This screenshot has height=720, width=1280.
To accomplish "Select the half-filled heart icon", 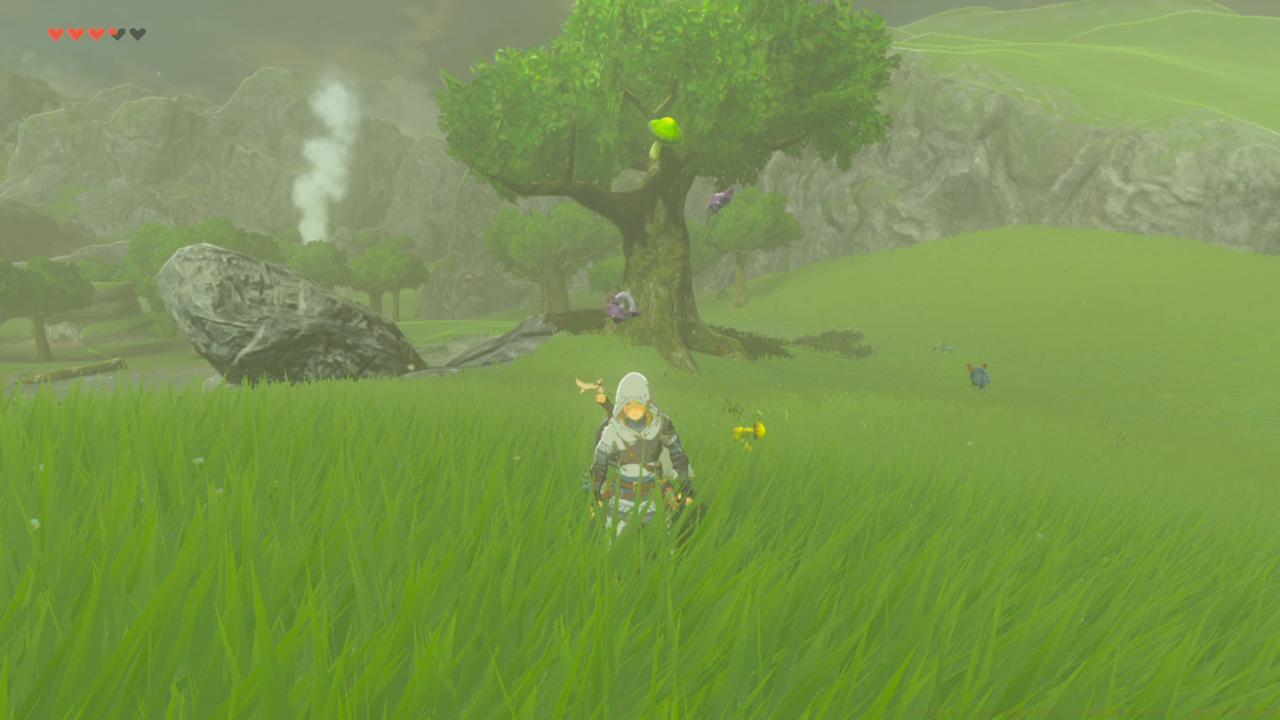I will pos(117,32).
